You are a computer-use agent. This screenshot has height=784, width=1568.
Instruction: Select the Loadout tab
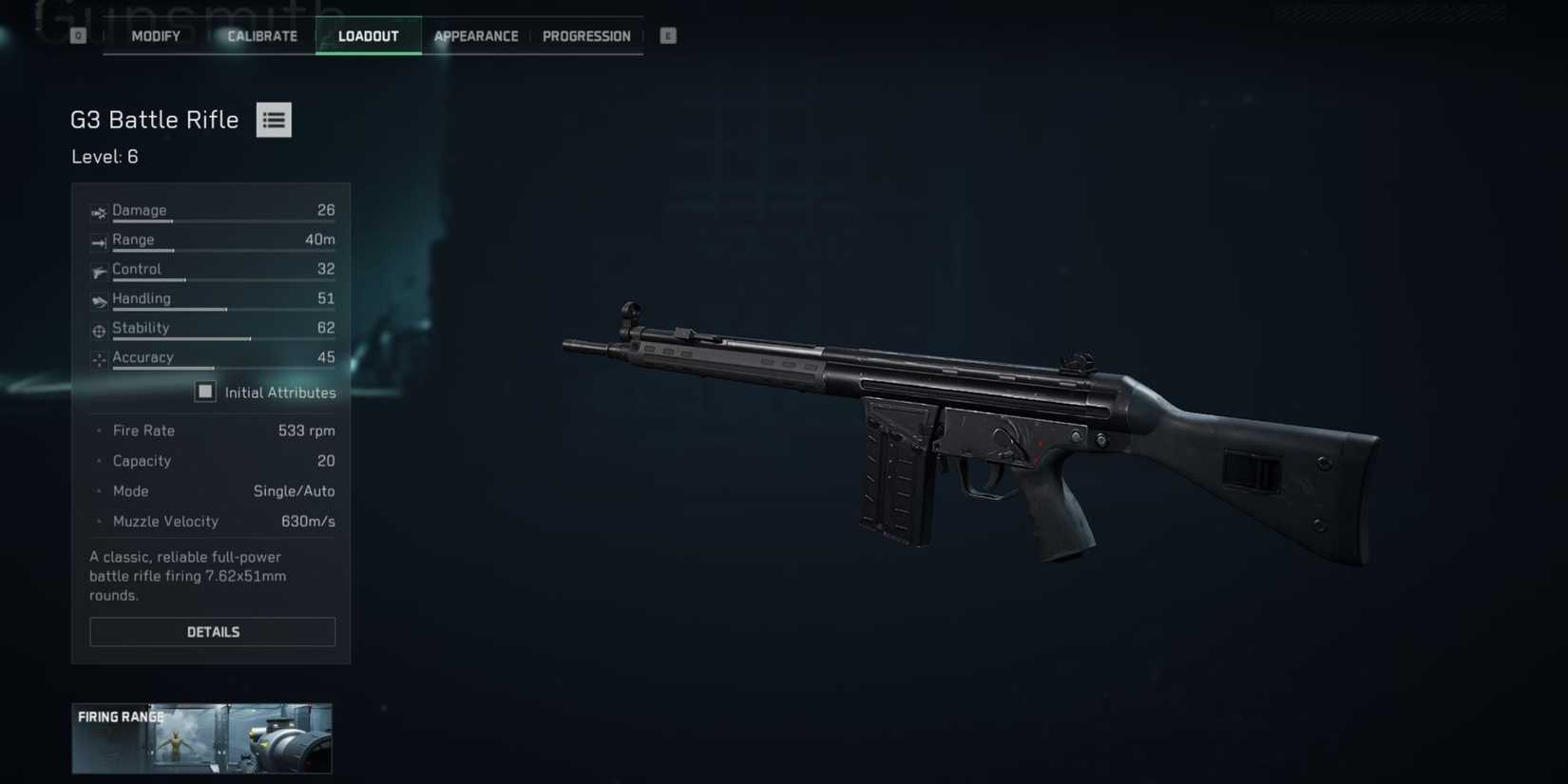368,35
